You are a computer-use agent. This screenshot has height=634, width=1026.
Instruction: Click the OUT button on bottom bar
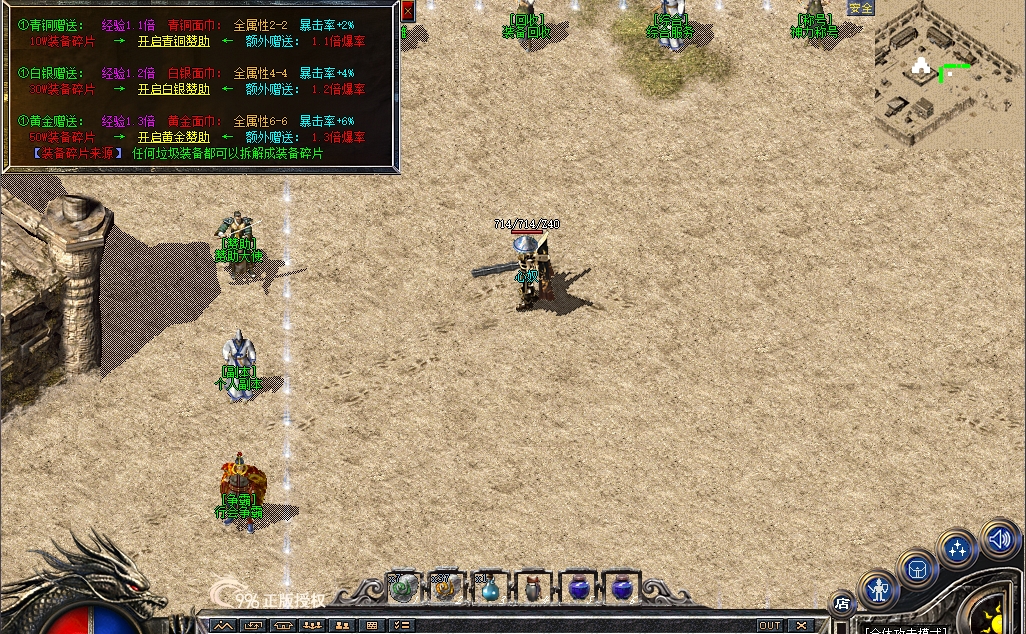tap(769, 626)
